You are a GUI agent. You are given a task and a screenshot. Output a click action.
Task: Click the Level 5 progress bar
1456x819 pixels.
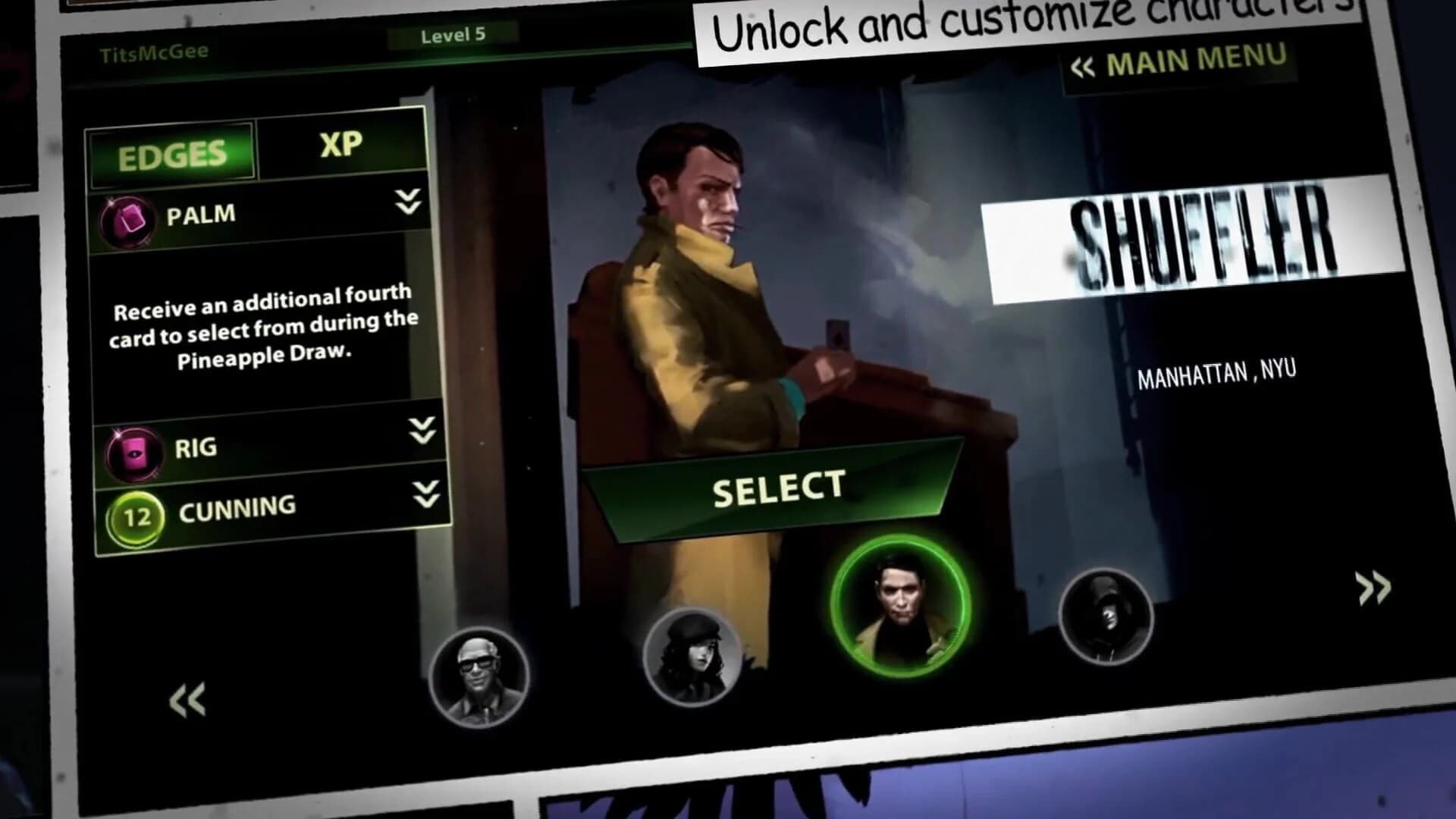click(452, 33)
